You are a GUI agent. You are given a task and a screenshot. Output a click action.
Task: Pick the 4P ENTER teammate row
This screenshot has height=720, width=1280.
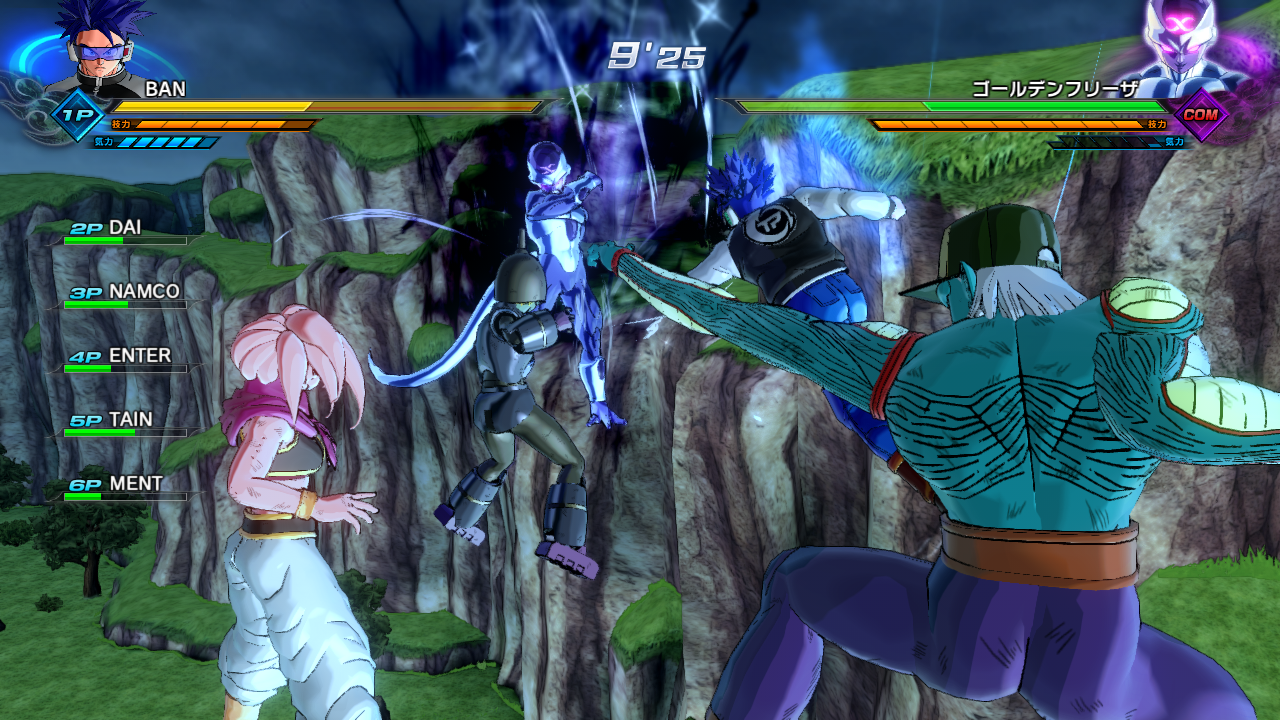pyautogui.click(x=120, y=358)
